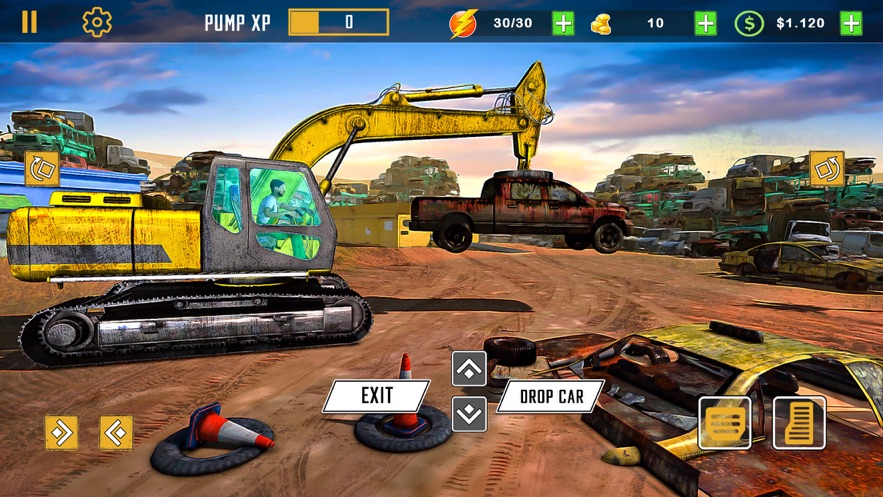Raise the arm with the up chevron

coord(469,369)
